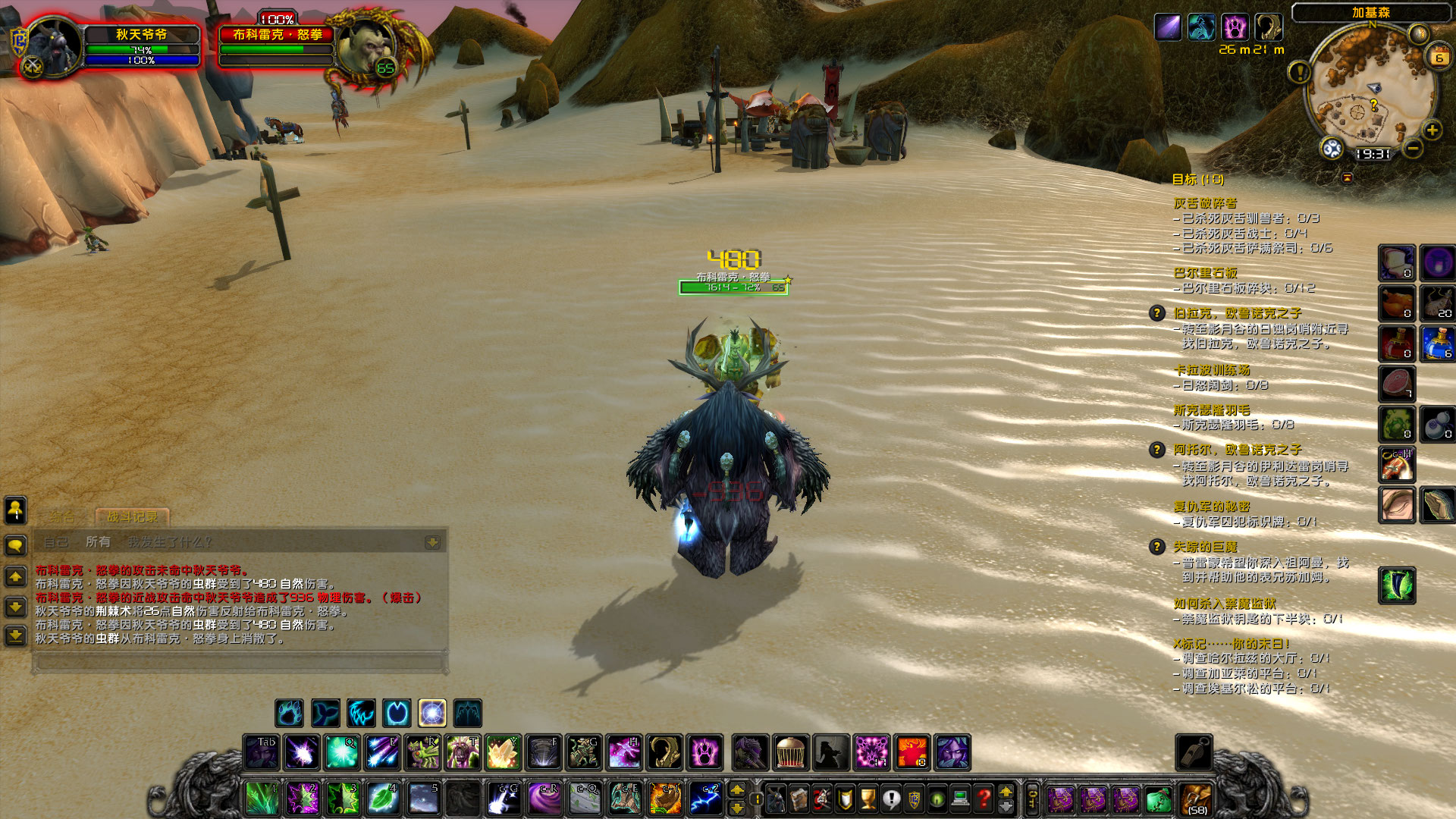The width and height of the screenshot is (1456, 819).
Task: Select the 战斗记录 combat log tab
Action: tap(132, 517)
